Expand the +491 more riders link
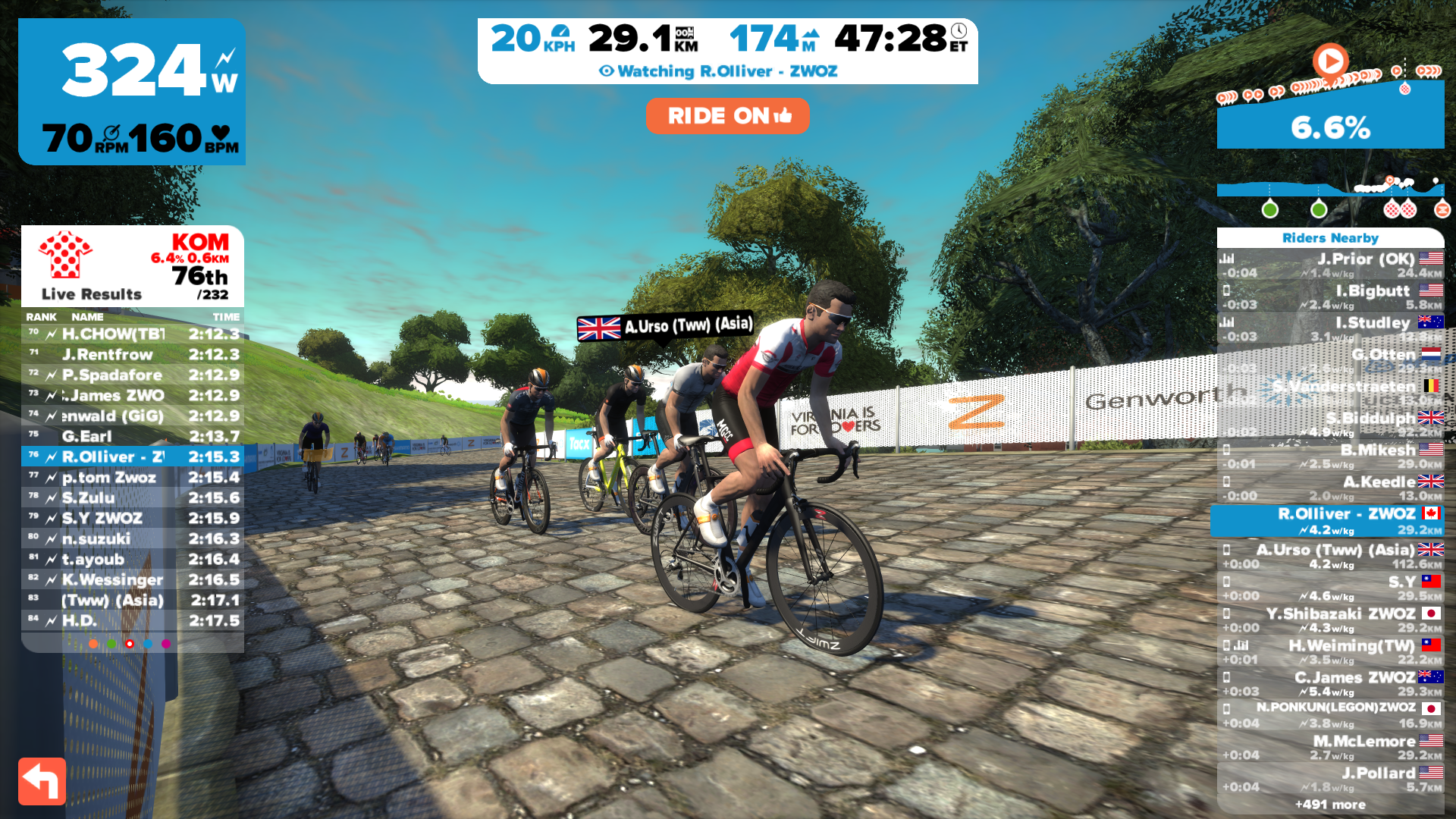The image size is (1456, 819). (1330, 805)
